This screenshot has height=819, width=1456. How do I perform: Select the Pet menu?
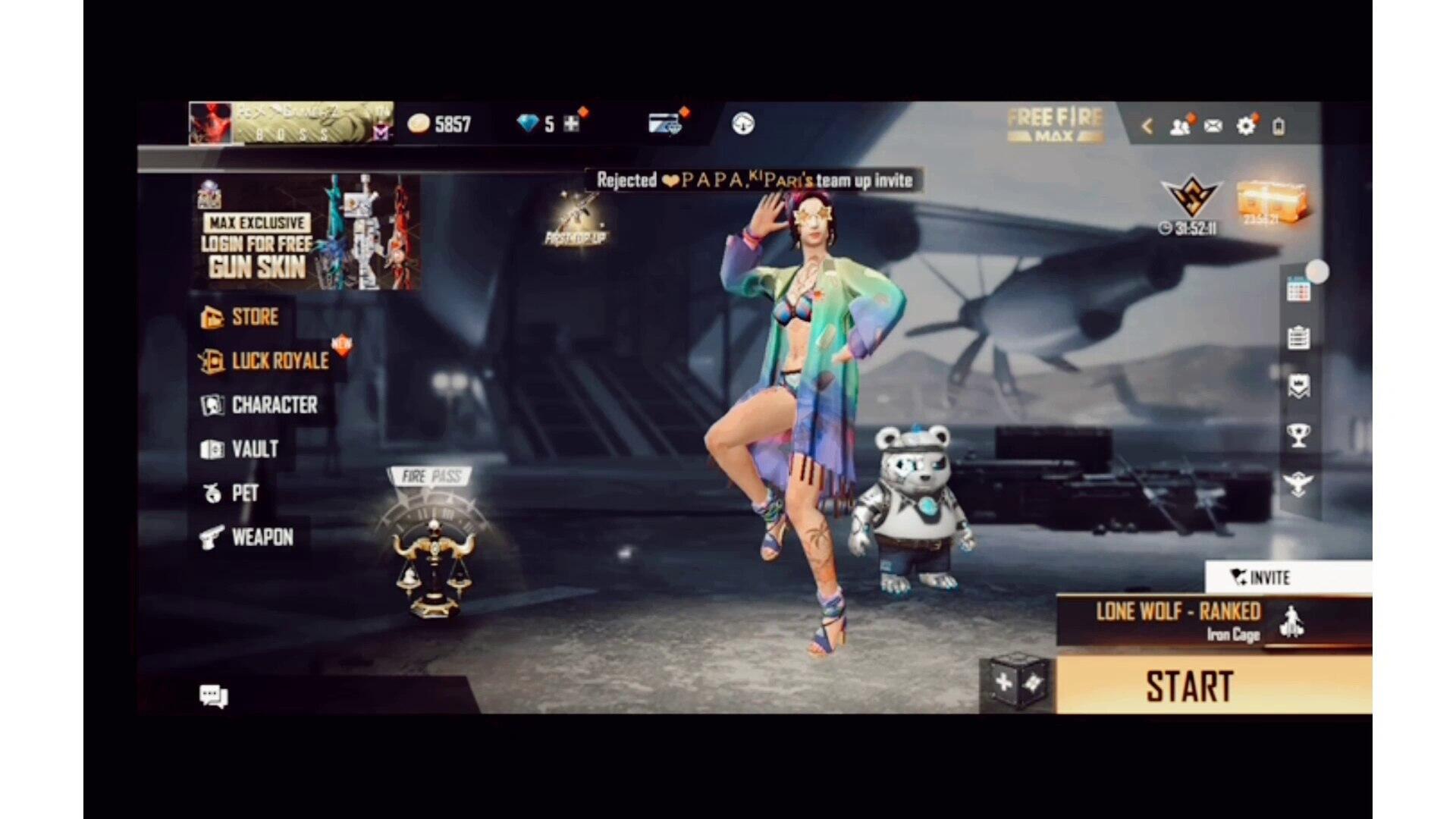click(231, 493)
